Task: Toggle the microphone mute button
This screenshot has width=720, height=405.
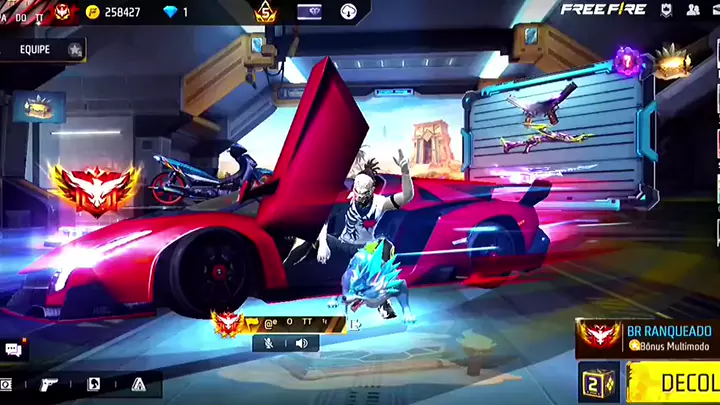Action: point(267,343)
